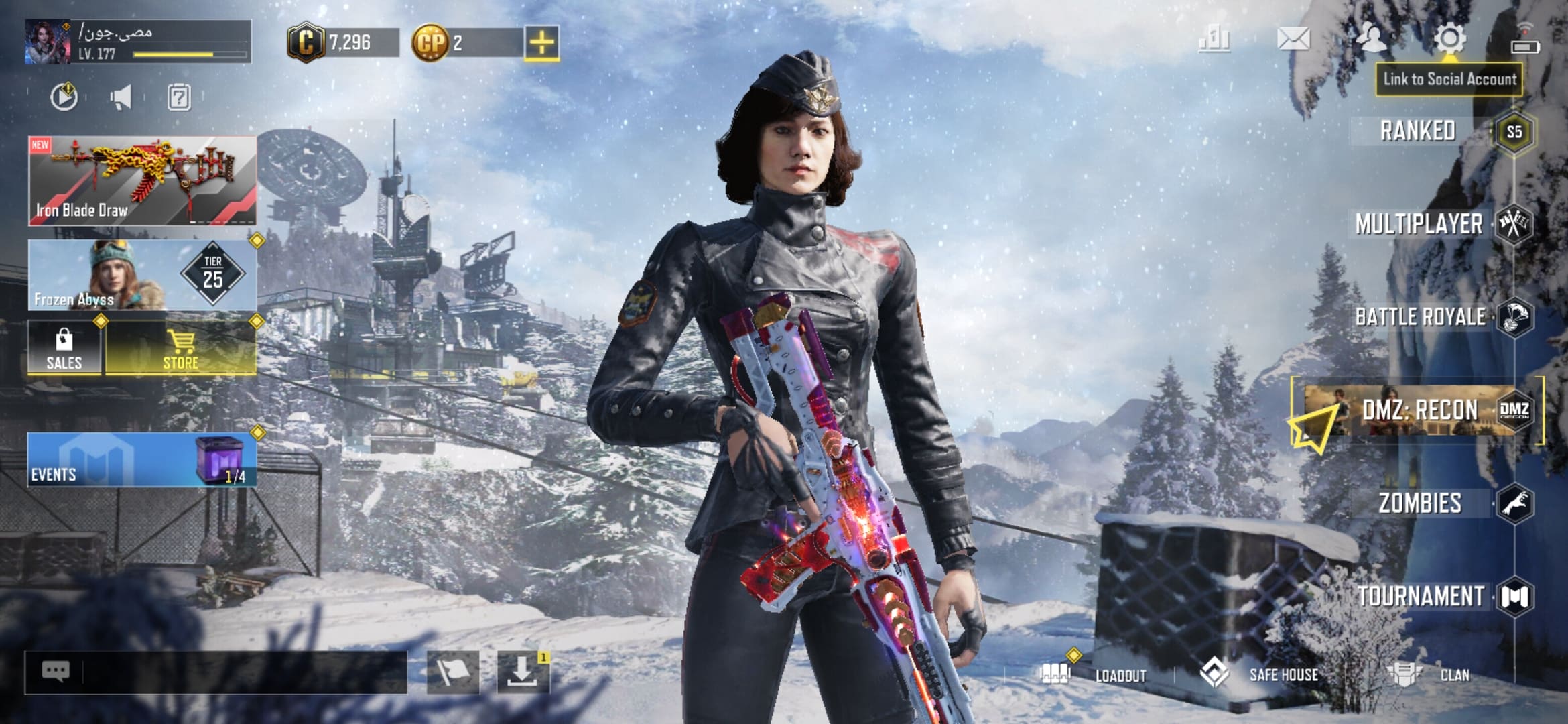Open the Iron Blade Draw banner
The width and height of the screenshot is (1568, 724).
click(142, 180)
